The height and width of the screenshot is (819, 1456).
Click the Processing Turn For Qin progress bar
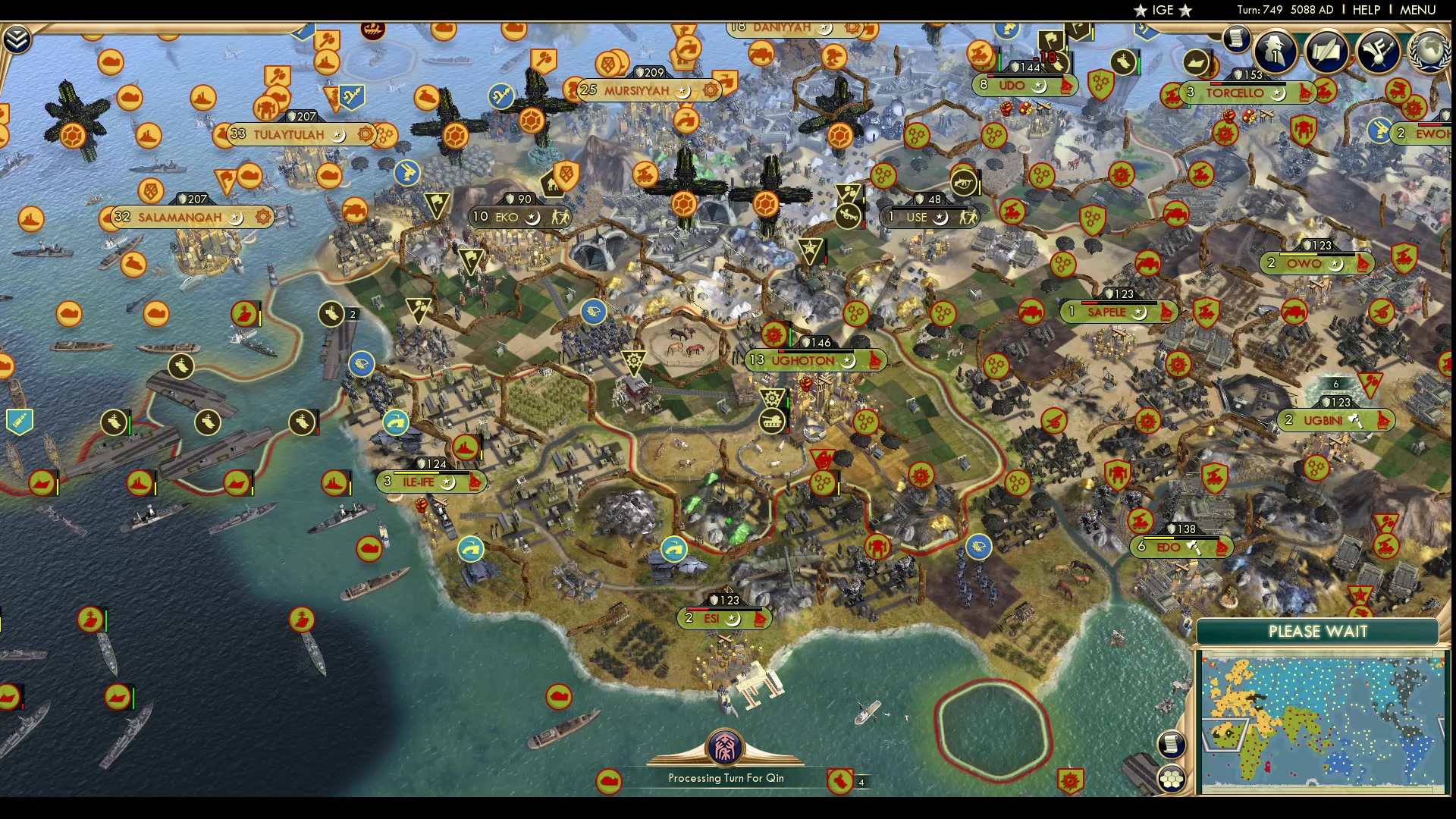(725, 777)
